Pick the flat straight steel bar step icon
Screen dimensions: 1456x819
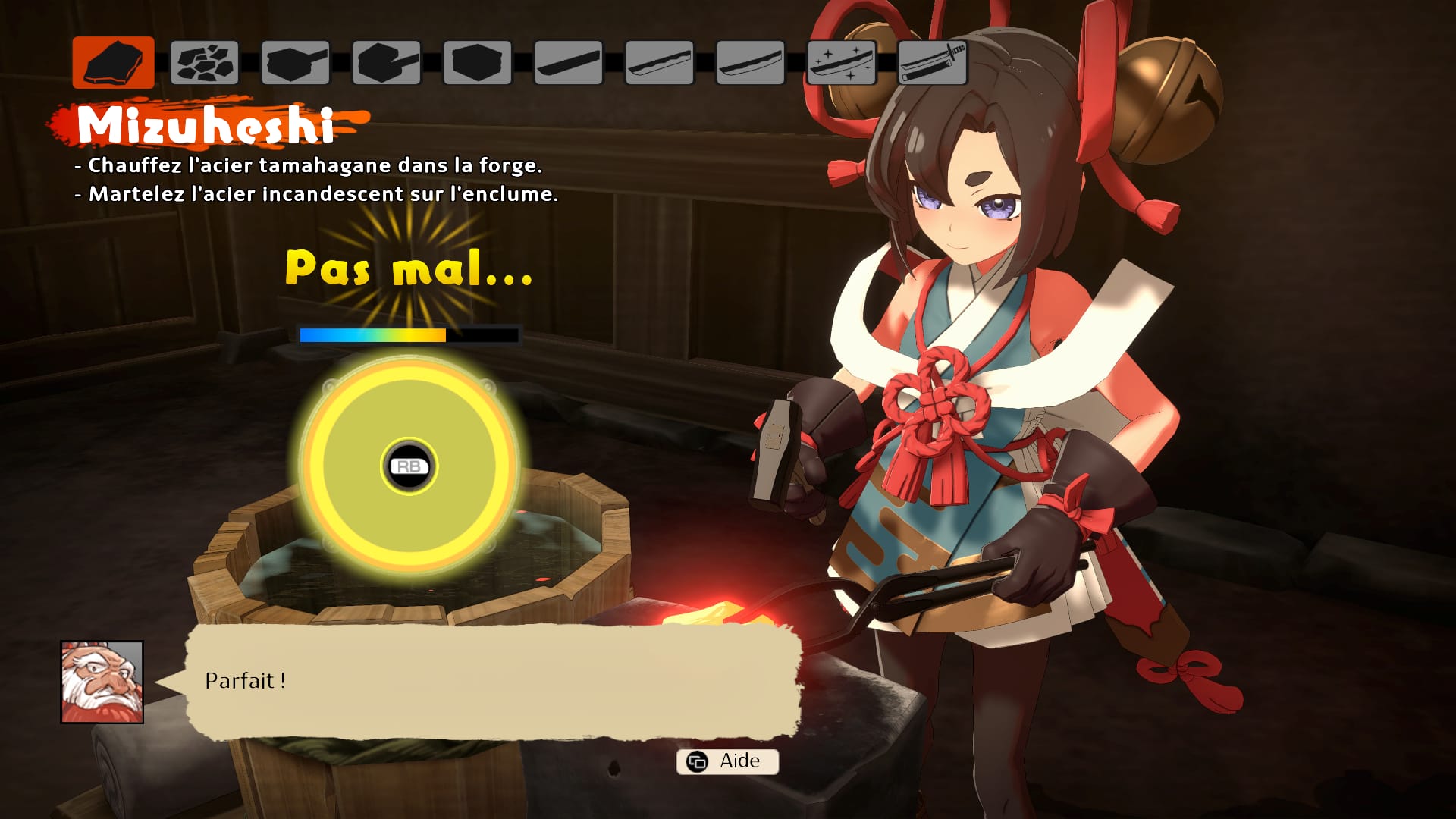point(569,63)
